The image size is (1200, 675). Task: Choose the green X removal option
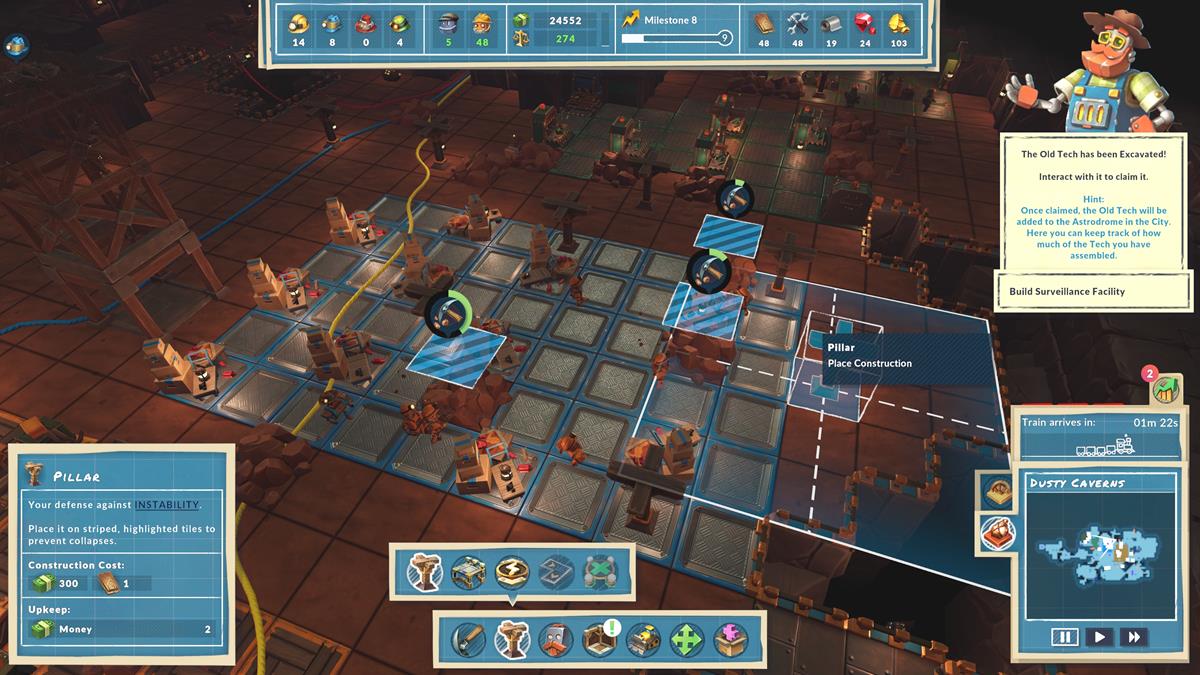click(x=598, y=572)
